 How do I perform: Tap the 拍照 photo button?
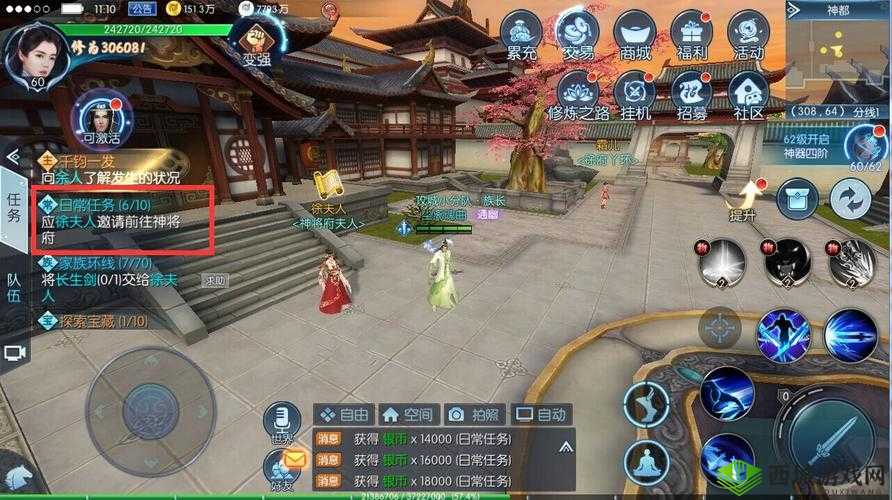tap(474, 414)
